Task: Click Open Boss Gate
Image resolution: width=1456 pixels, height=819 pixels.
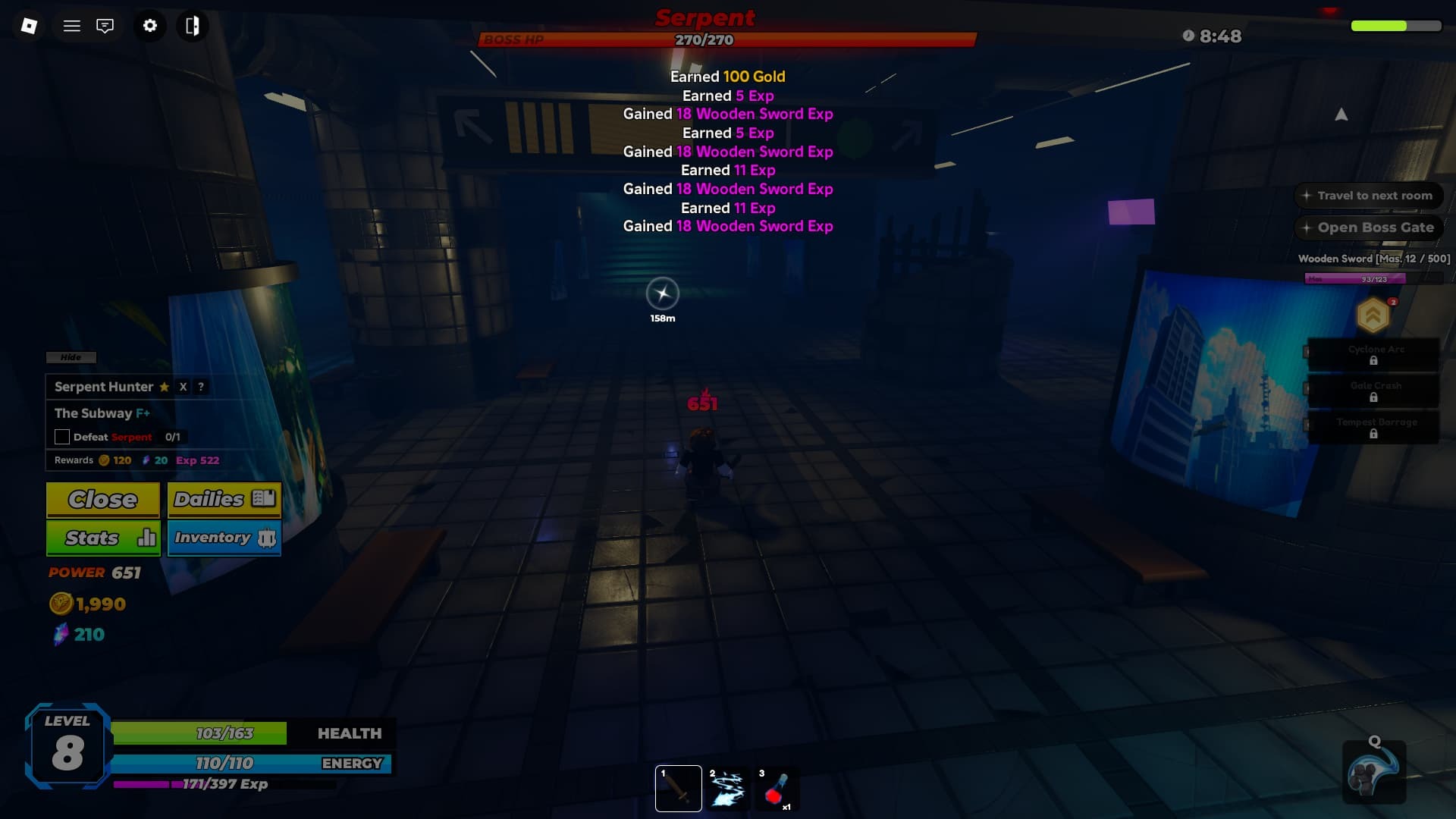Action: (1368, 227)
